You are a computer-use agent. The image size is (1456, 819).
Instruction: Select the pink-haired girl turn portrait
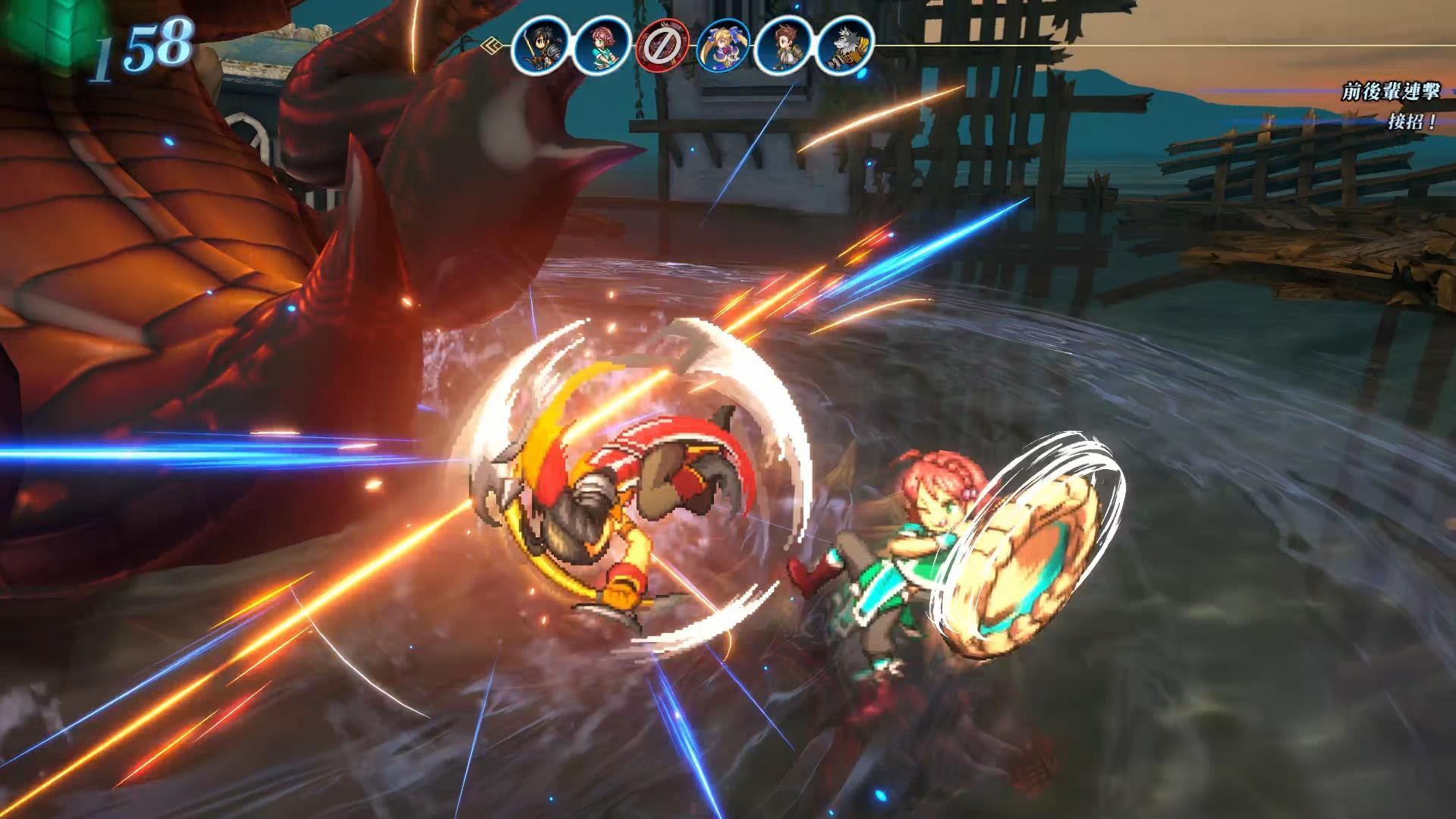point(602,46)
